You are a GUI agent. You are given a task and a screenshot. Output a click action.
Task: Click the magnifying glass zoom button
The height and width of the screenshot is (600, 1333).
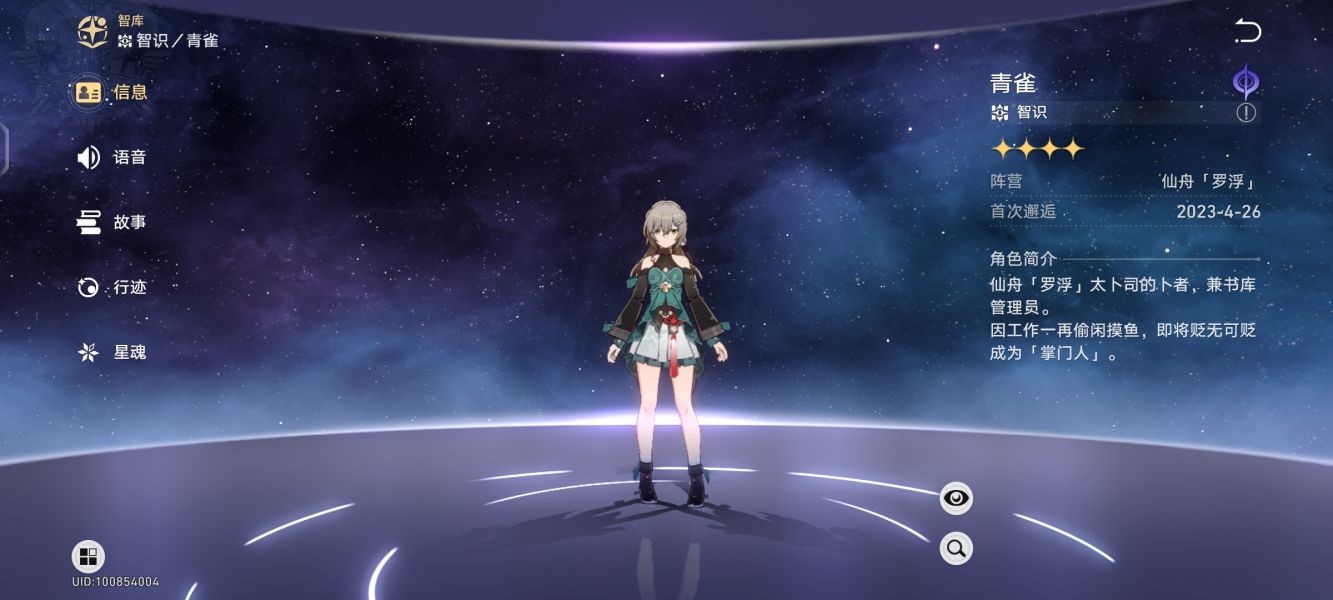click(956, 548)
